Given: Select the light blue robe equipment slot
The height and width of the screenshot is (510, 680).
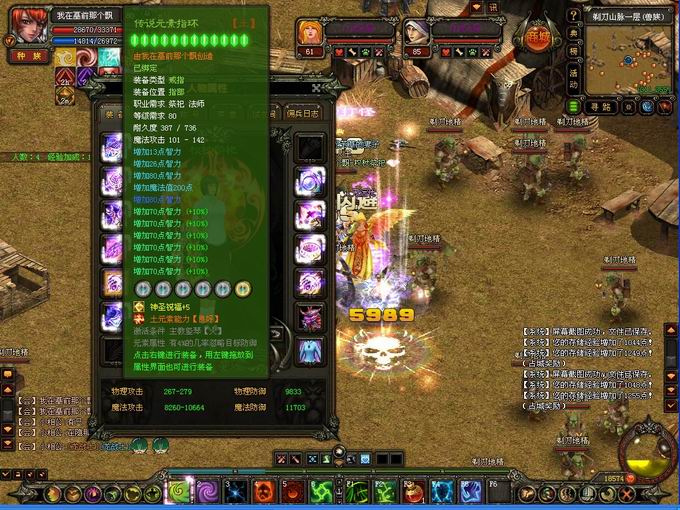Looking at the screenshot, I should point(308,351).
